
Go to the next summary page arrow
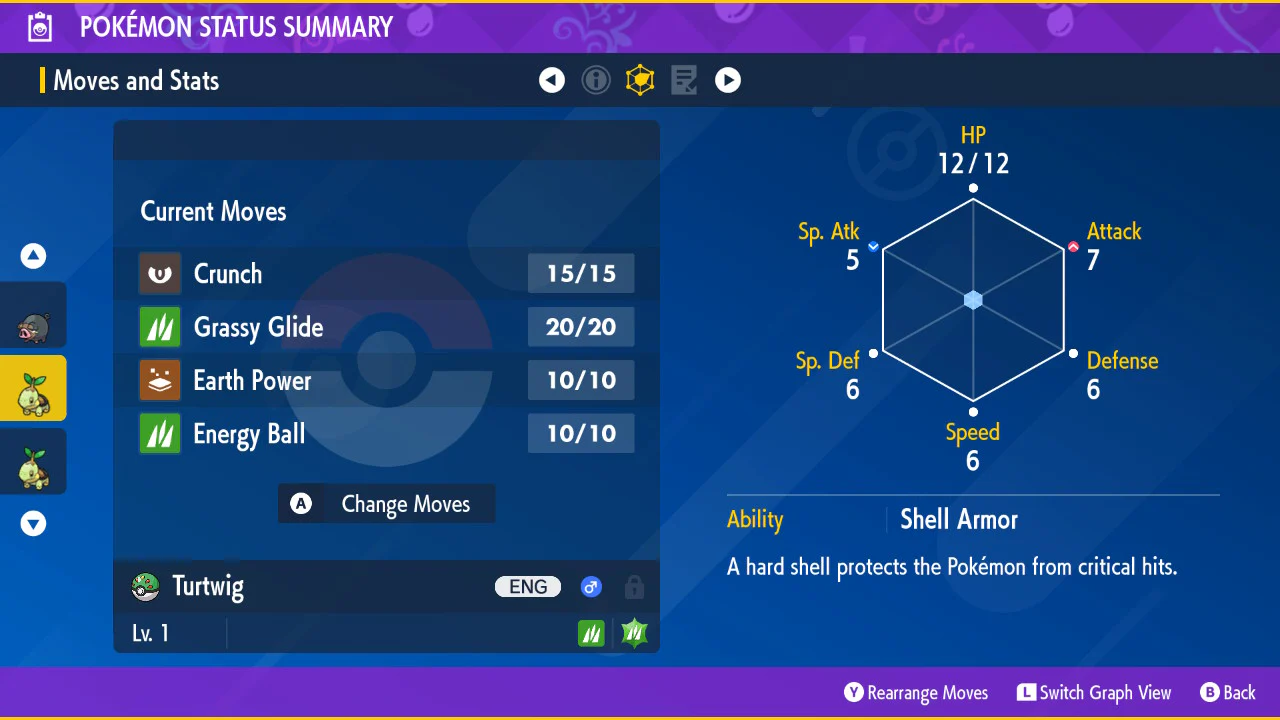tap(728, 80)
